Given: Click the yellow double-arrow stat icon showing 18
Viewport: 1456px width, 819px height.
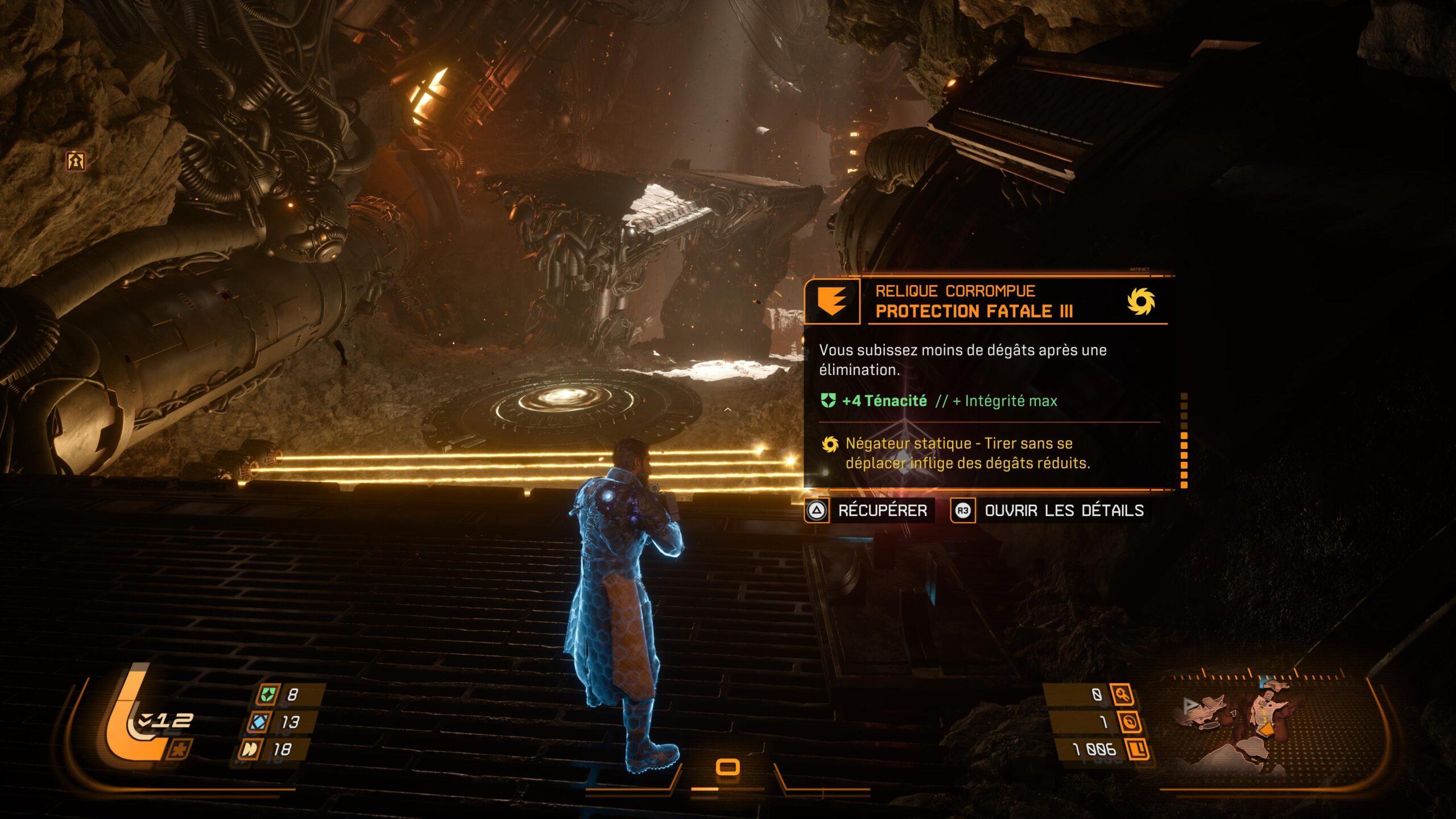Looking at the screenshot, I should click(250, 749).
